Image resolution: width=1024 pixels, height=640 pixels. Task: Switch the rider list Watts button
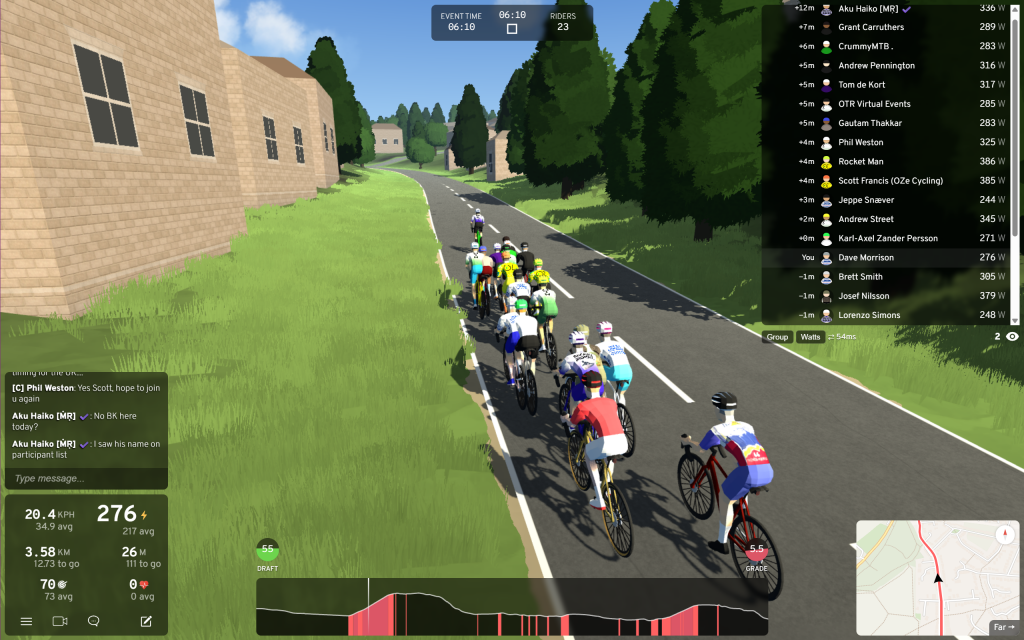pyautogui.click(x=810, y=337)
